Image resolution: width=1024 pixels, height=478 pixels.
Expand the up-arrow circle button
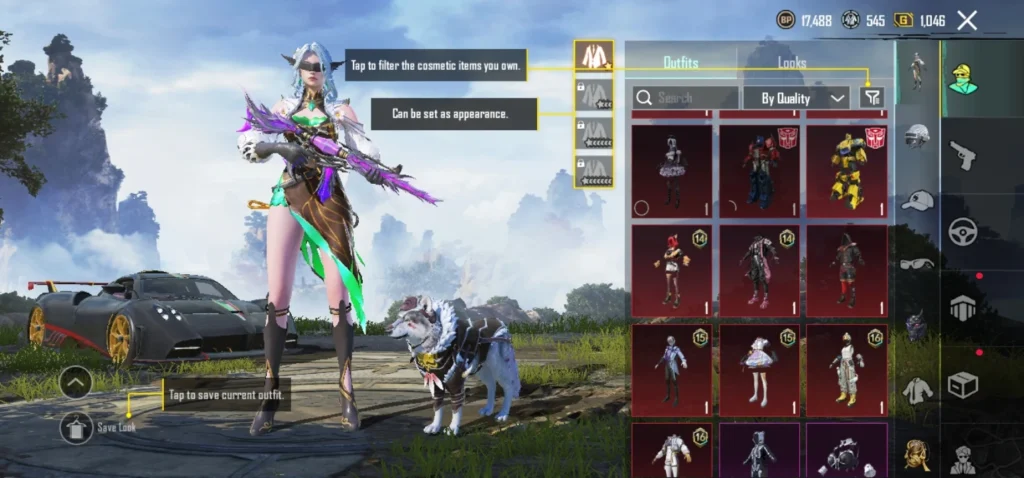click(77, 381)
